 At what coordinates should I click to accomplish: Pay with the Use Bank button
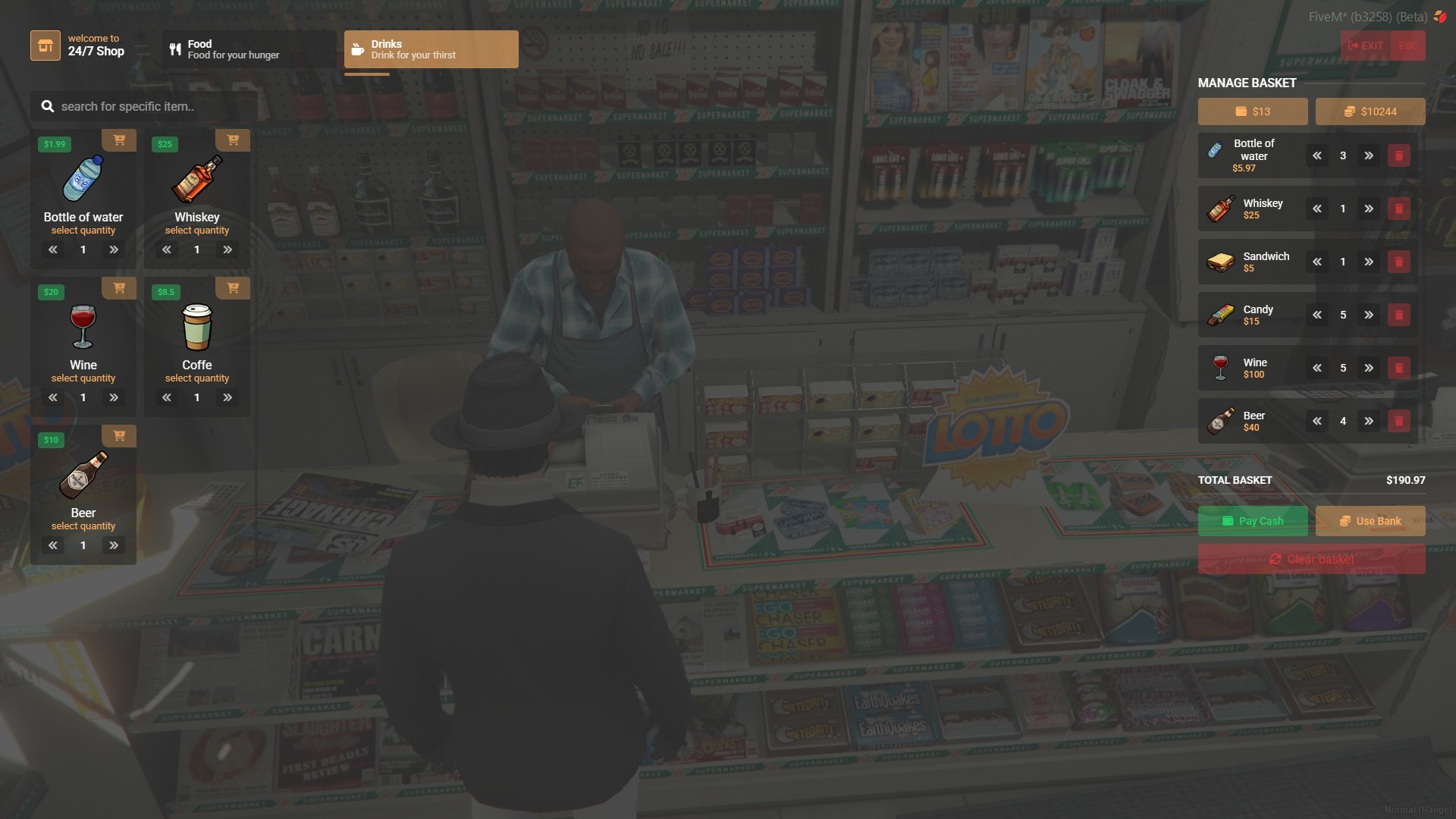1370,521
